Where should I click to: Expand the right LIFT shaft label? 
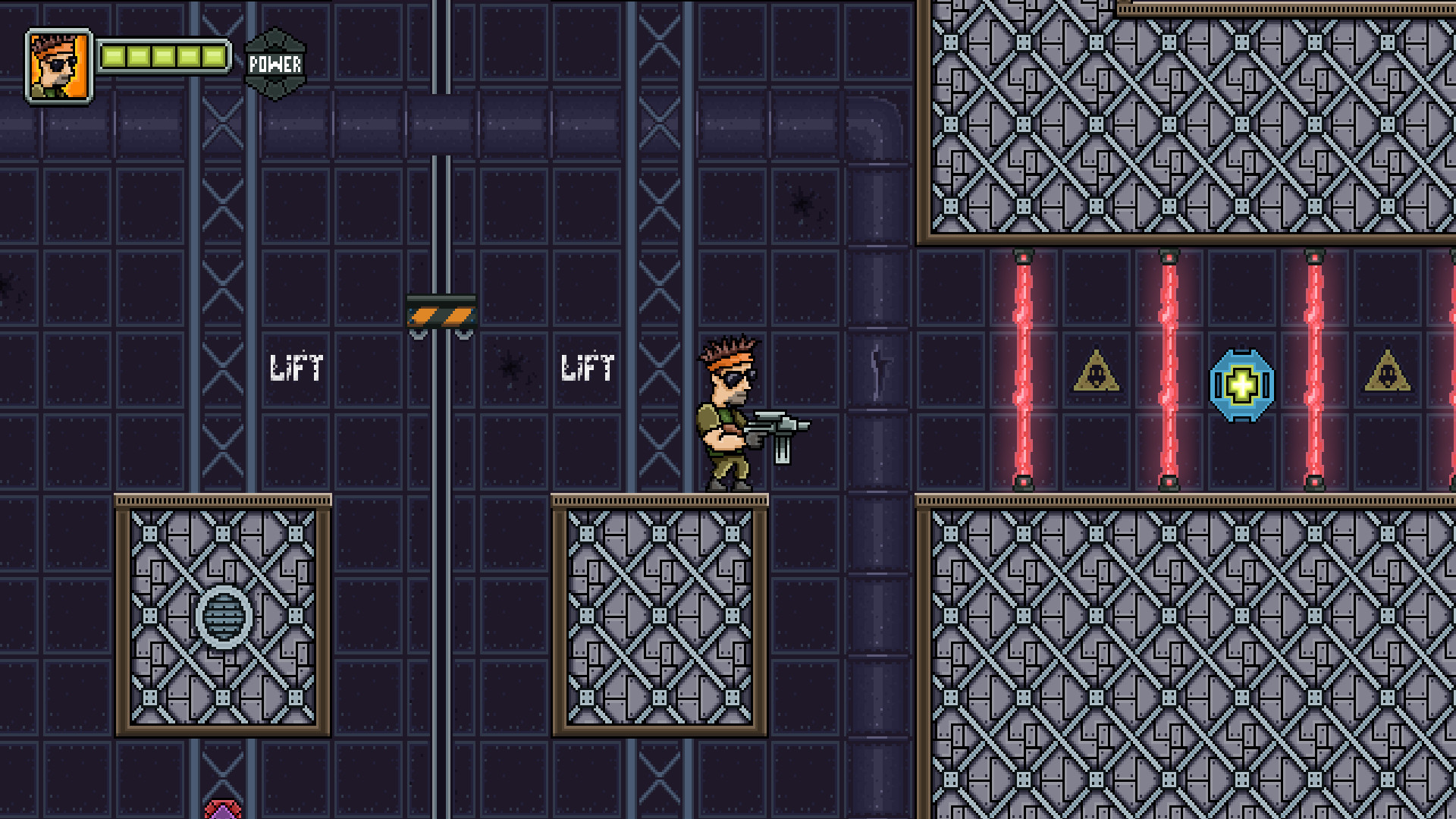pyautogui.click(x=588, y=369)
